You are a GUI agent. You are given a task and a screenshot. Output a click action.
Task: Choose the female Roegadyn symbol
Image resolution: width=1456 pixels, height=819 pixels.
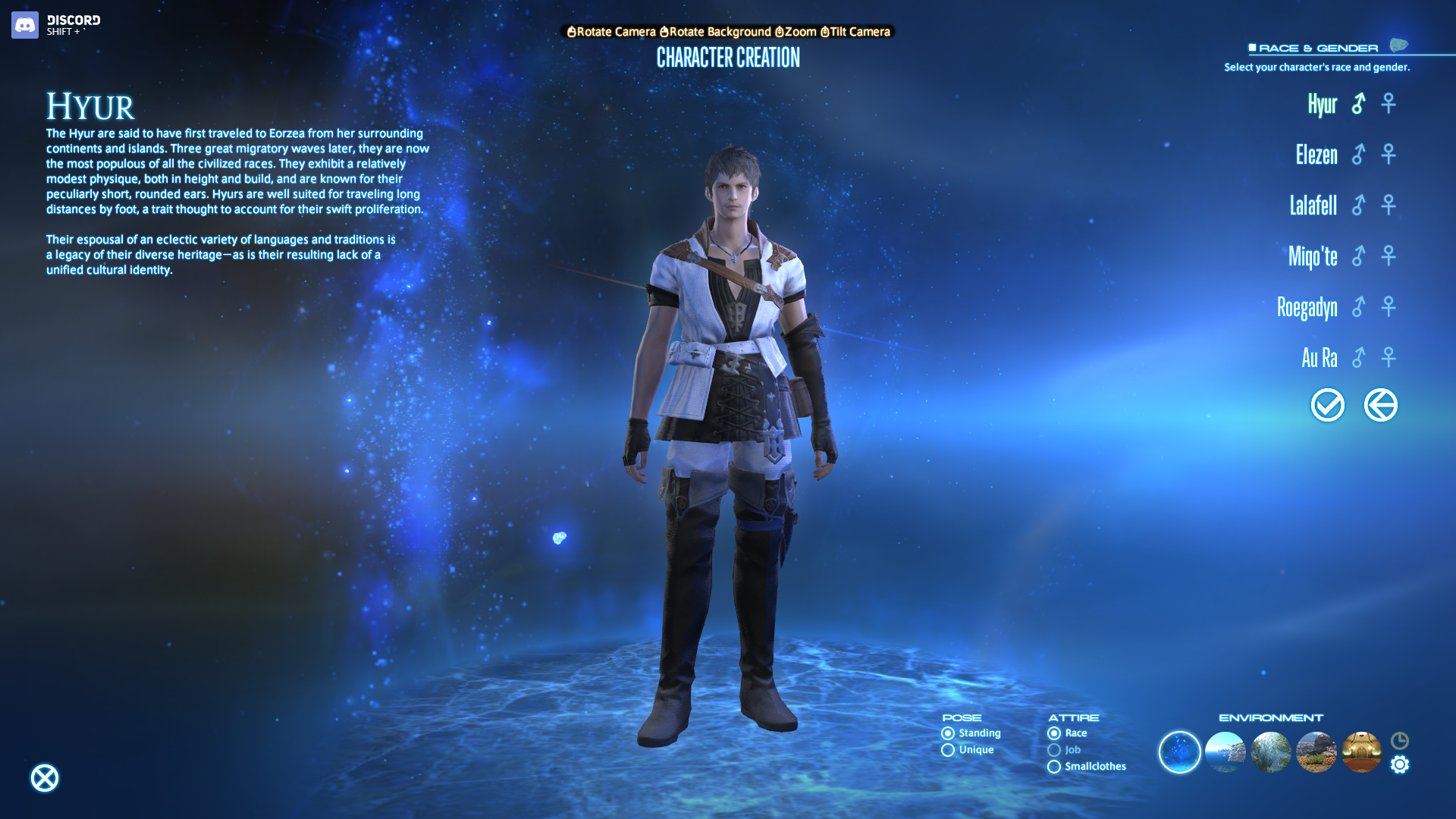[1389, 306]
